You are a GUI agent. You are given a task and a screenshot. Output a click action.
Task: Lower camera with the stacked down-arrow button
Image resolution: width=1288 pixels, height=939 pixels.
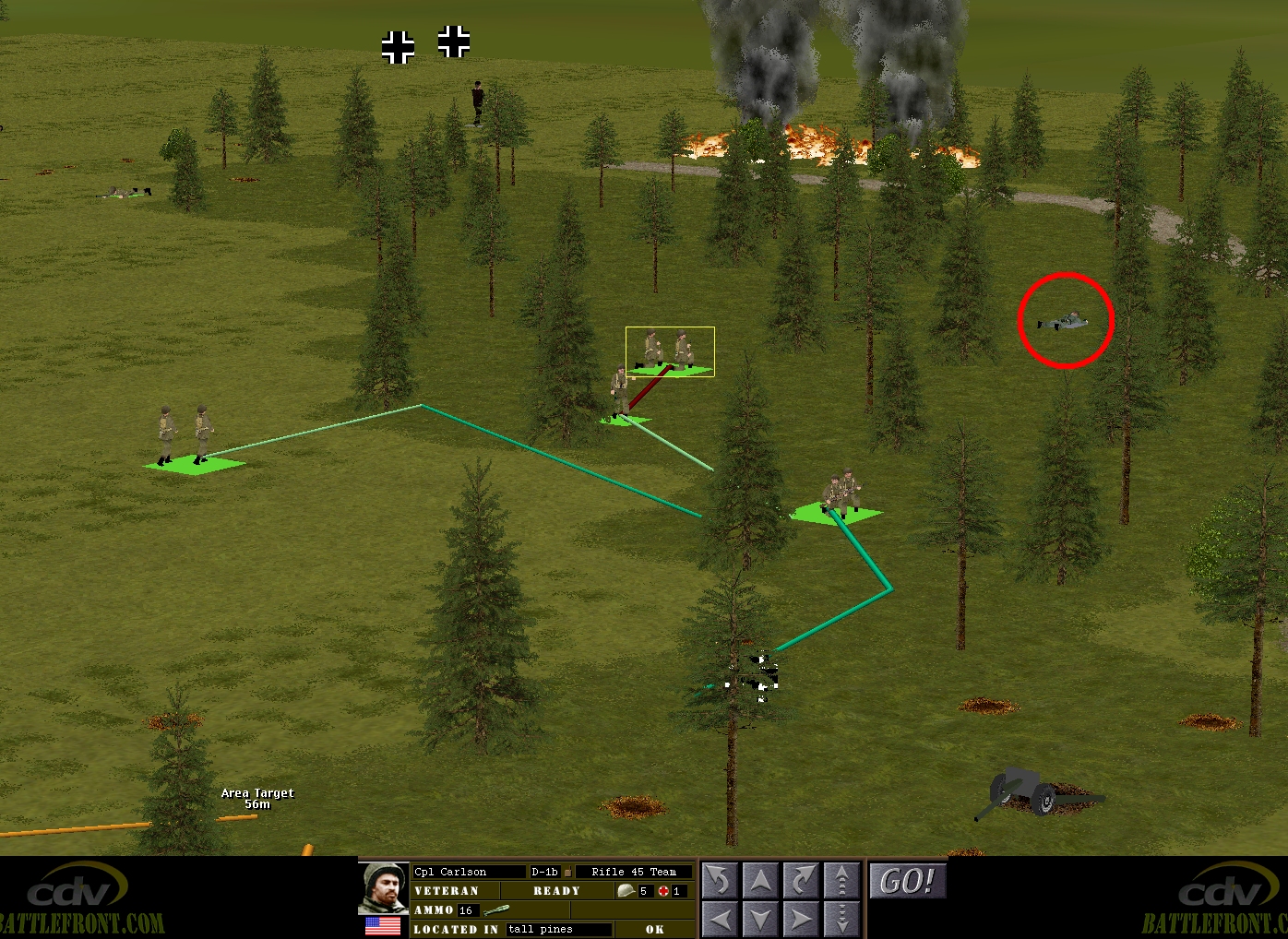(841, 919)
